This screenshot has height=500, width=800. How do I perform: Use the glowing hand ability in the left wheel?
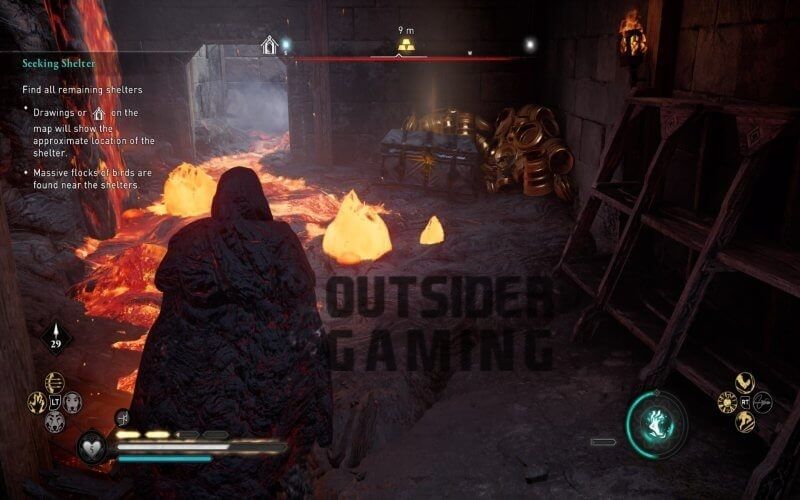pyautogui.click(x=36, y=403)
